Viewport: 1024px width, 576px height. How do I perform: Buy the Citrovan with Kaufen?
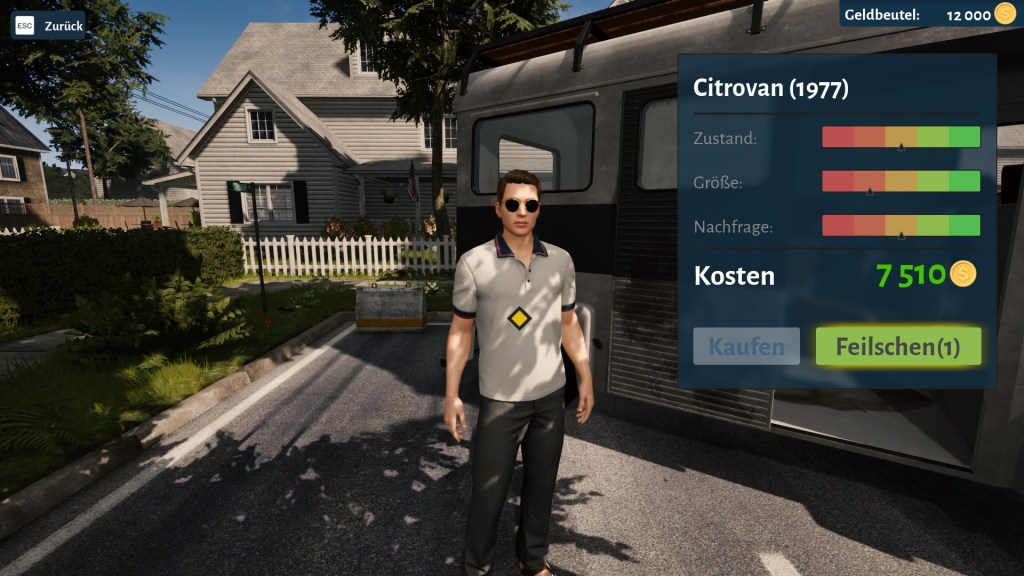[746, 347]
